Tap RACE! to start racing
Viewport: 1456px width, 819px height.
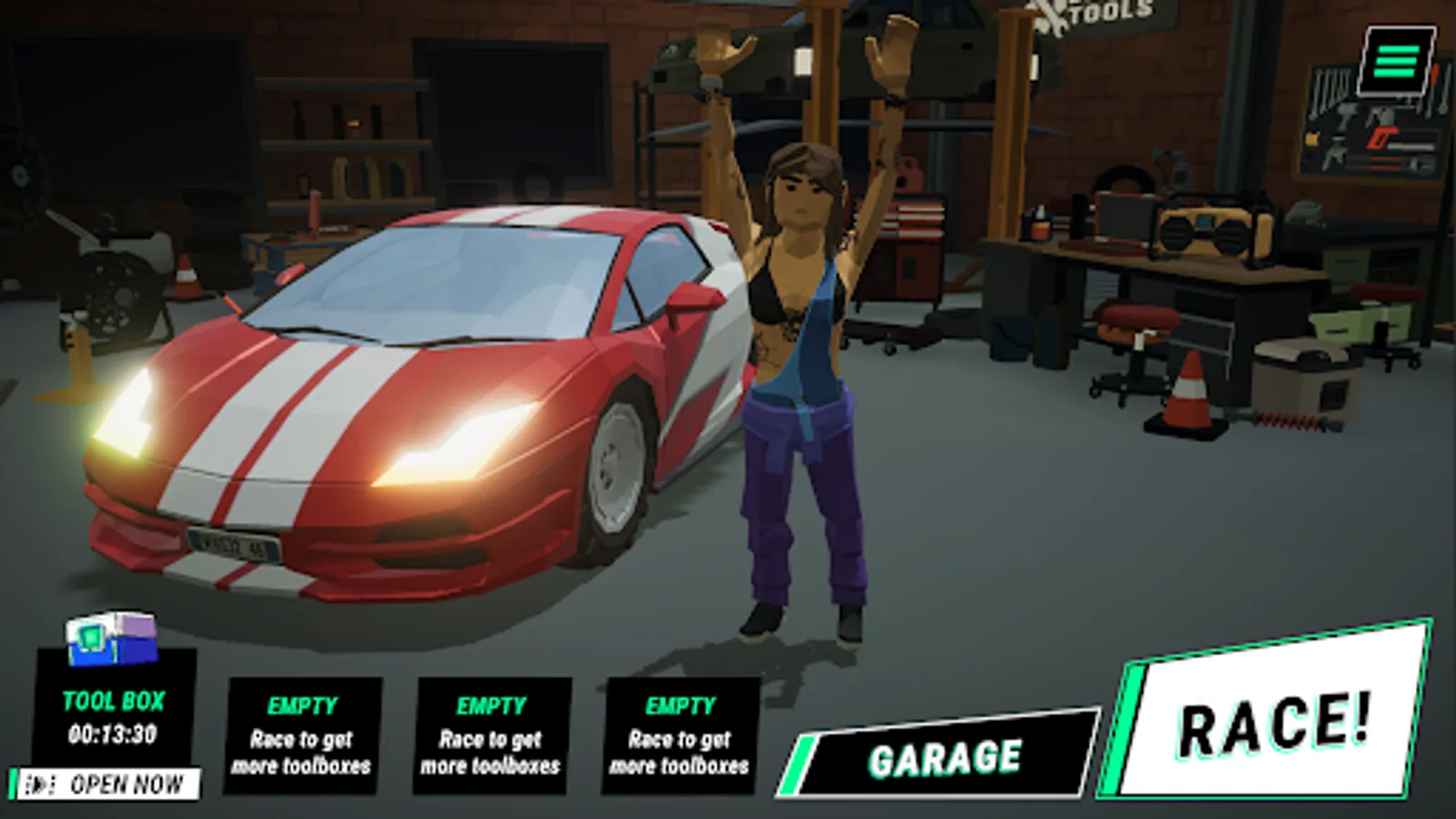coord(1274,728)
